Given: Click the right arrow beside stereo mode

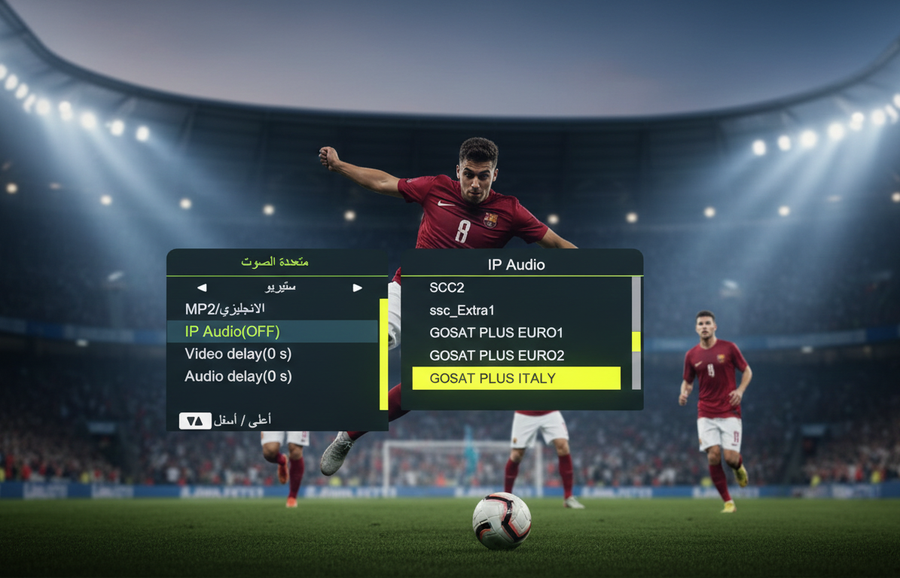Looking at the screenshot, I should pos(357,288).
